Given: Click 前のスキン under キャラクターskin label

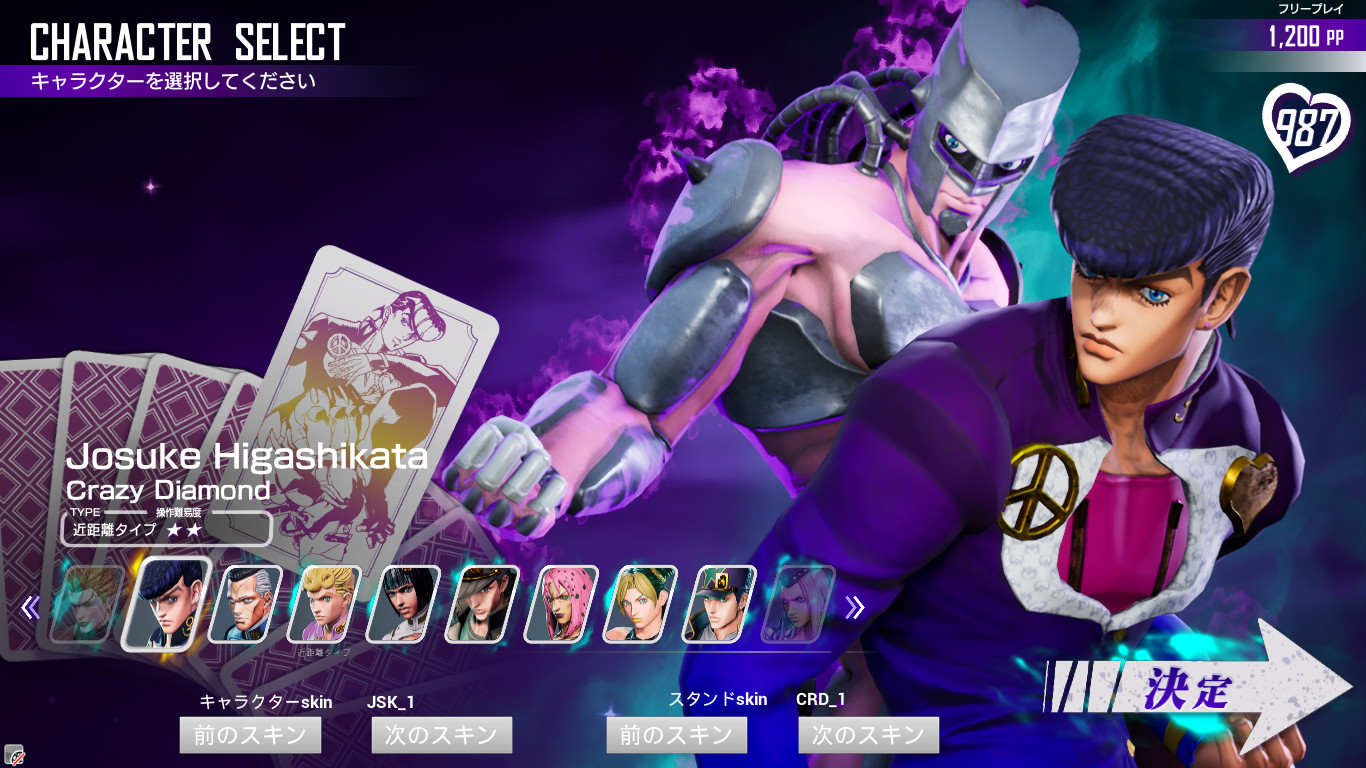Looking at the screenshot, I should tap(250, 735).
